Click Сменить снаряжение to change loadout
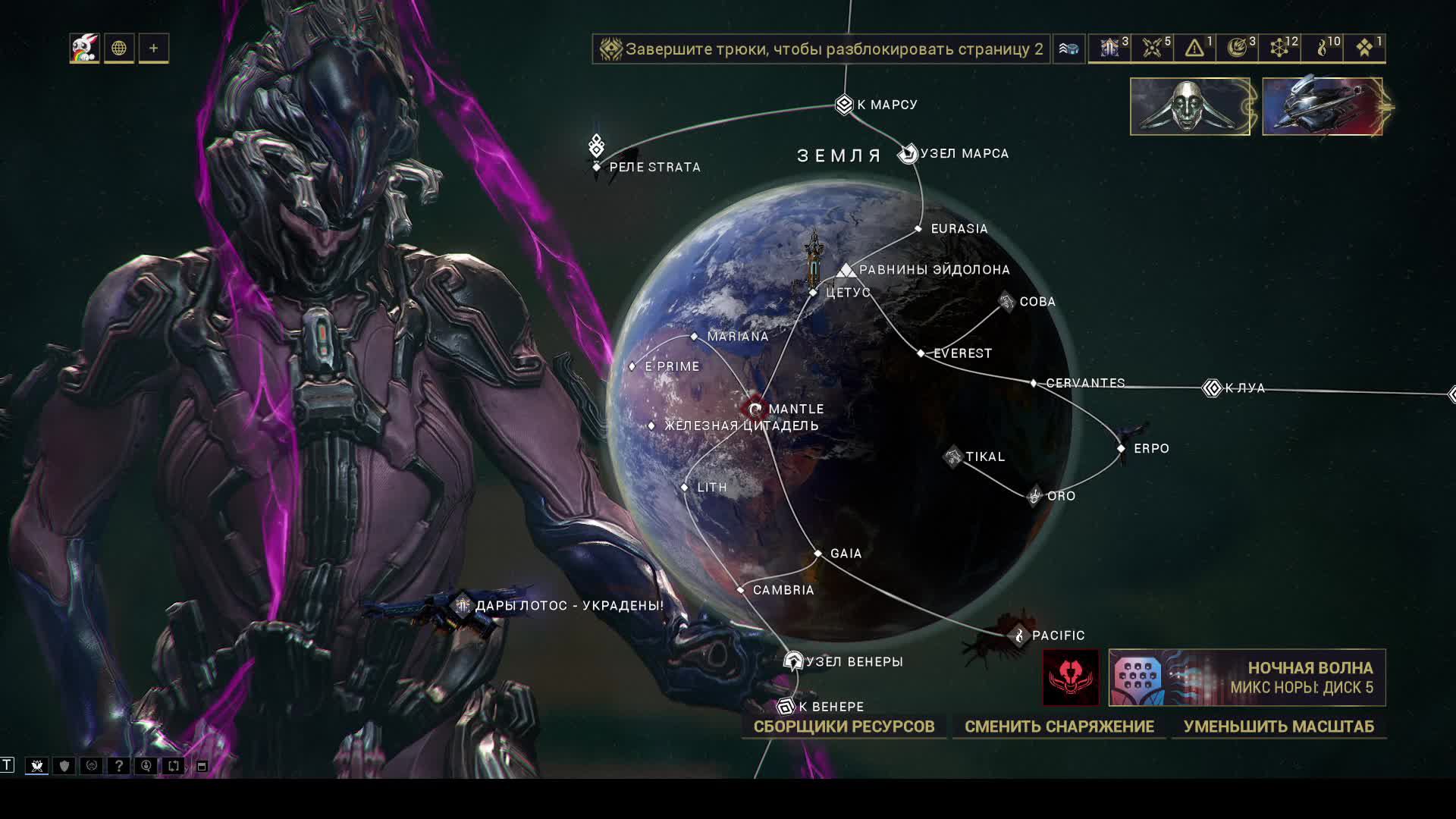The width and height of the screenshot is (1456, 819). (x=1059, y=726)
